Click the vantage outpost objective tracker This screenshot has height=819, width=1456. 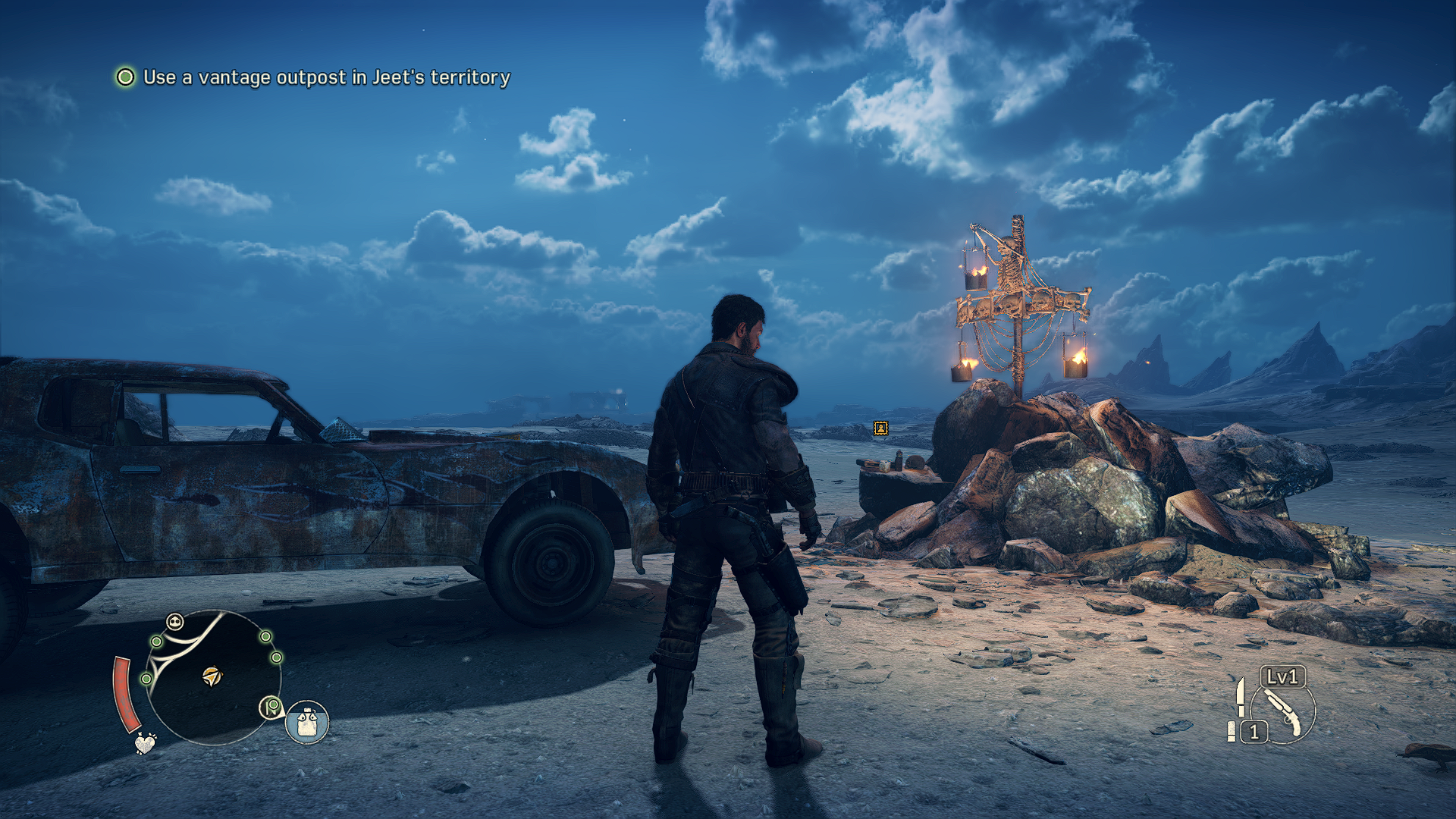312,77
